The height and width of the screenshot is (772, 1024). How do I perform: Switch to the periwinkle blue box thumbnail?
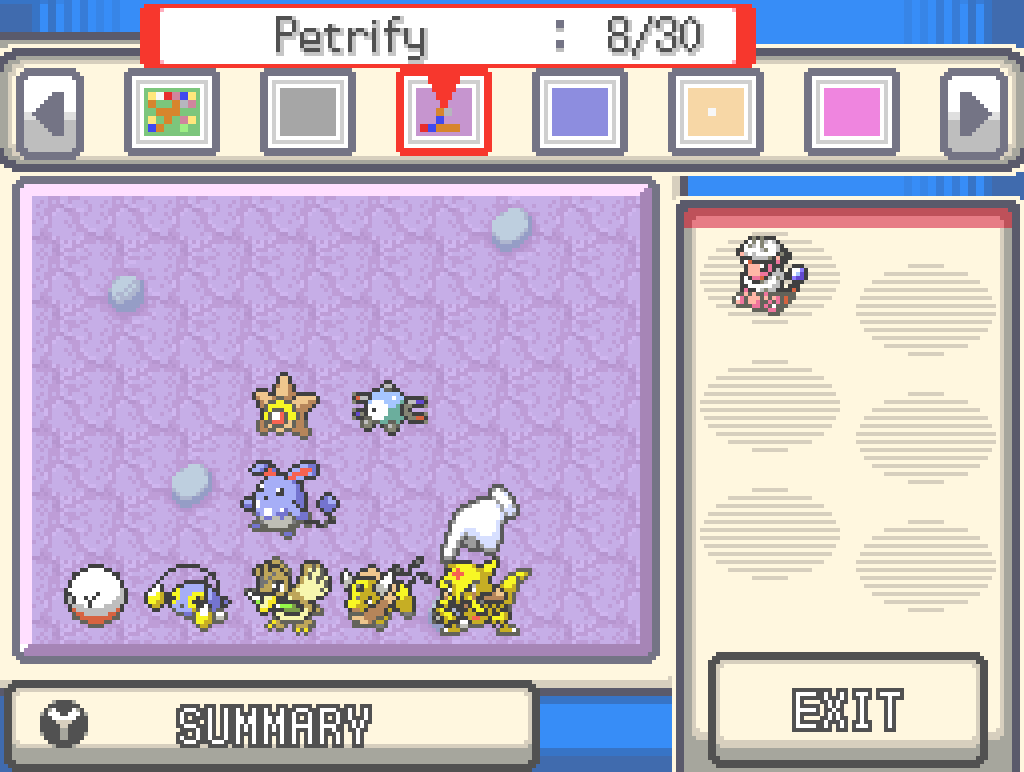point(580,112)
